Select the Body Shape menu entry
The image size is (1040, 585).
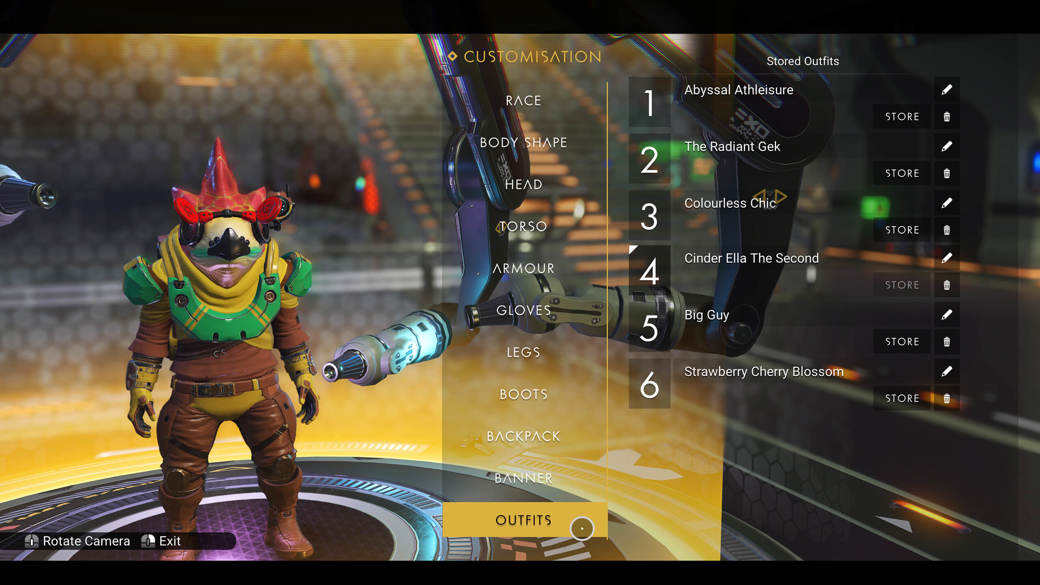point(523,143)
